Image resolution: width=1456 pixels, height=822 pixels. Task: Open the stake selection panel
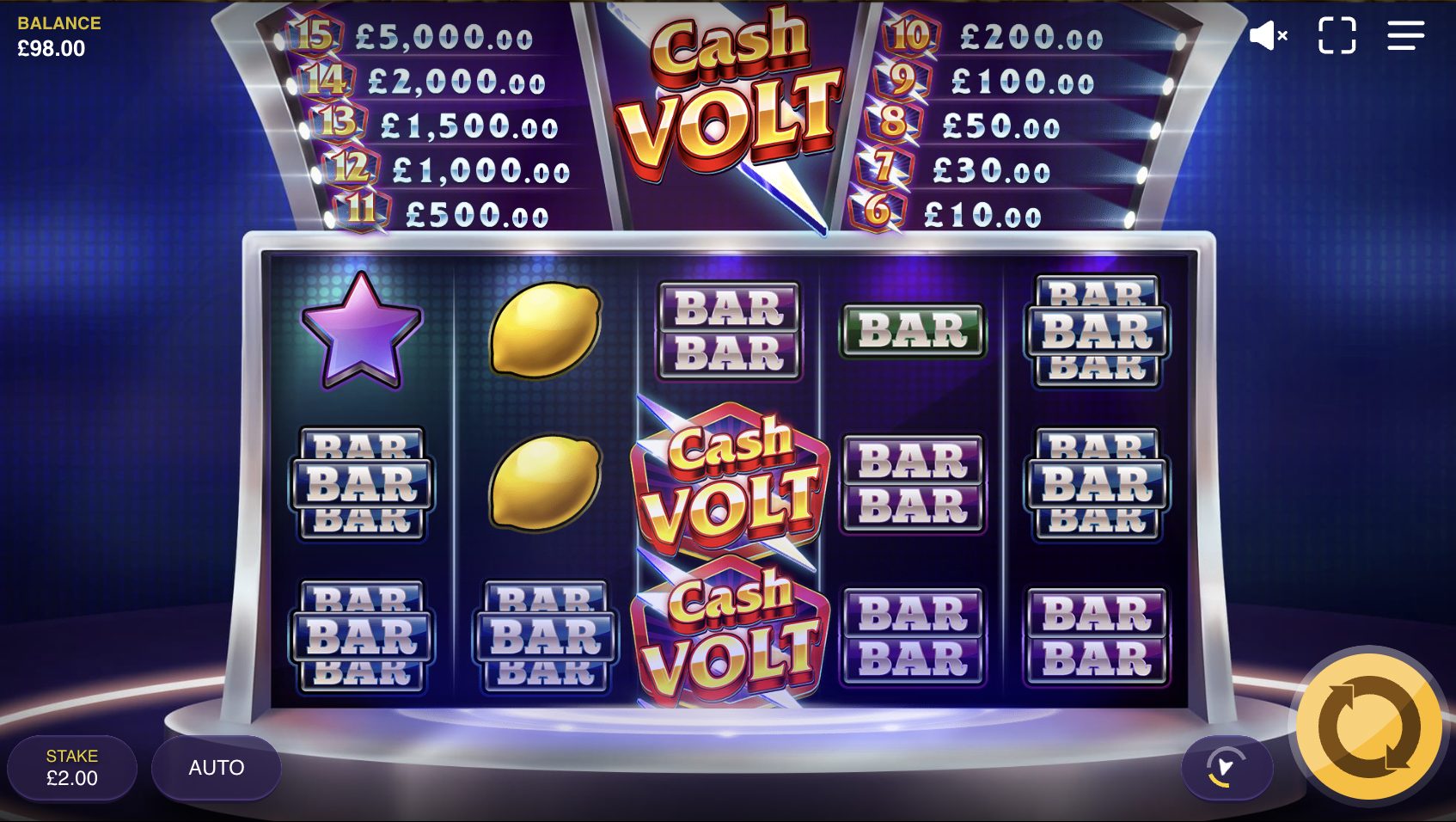click(73, 768)
